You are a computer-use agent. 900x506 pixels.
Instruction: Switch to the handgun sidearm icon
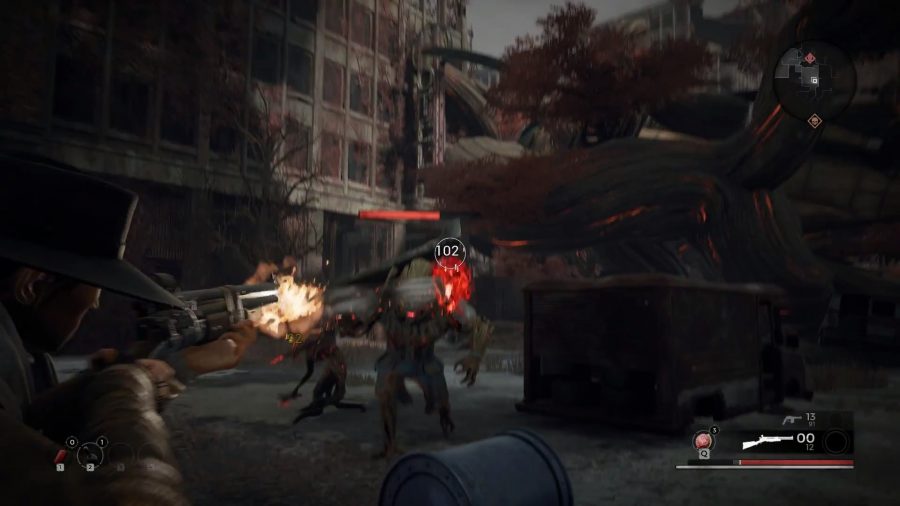coord(791,421)
